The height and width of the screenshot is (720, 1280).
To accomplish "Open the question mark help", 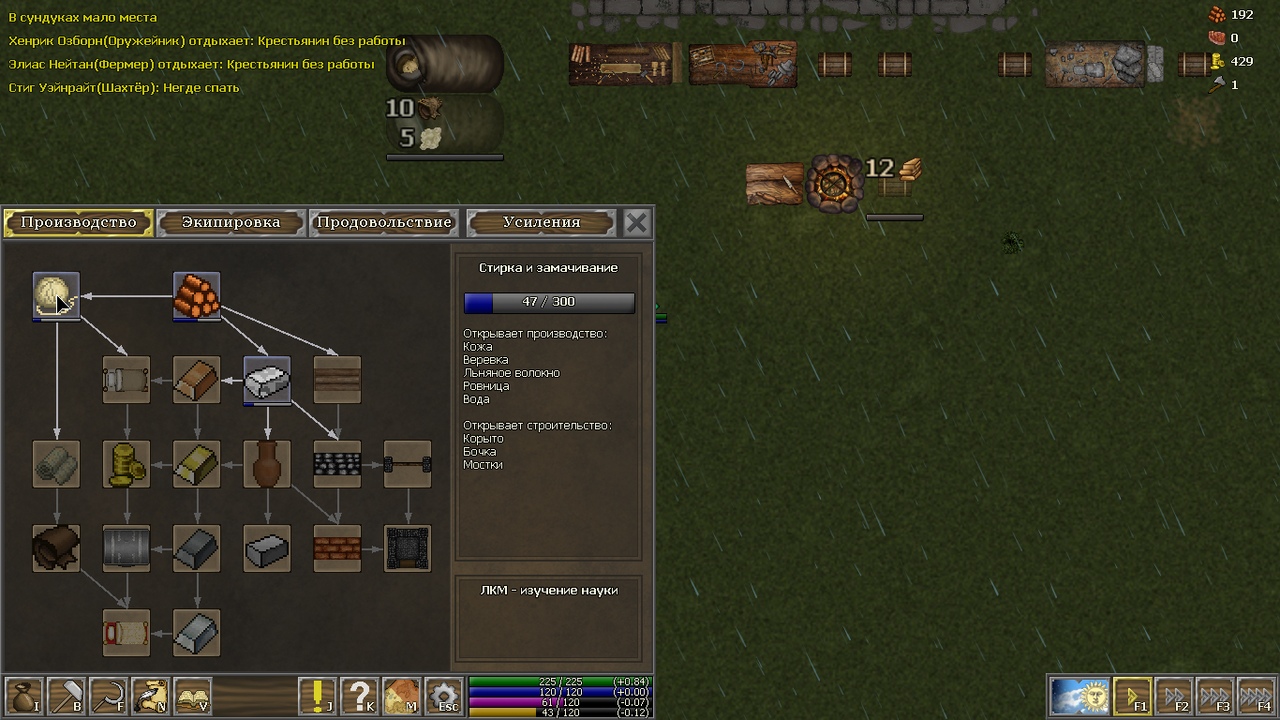I will point(359,696).
